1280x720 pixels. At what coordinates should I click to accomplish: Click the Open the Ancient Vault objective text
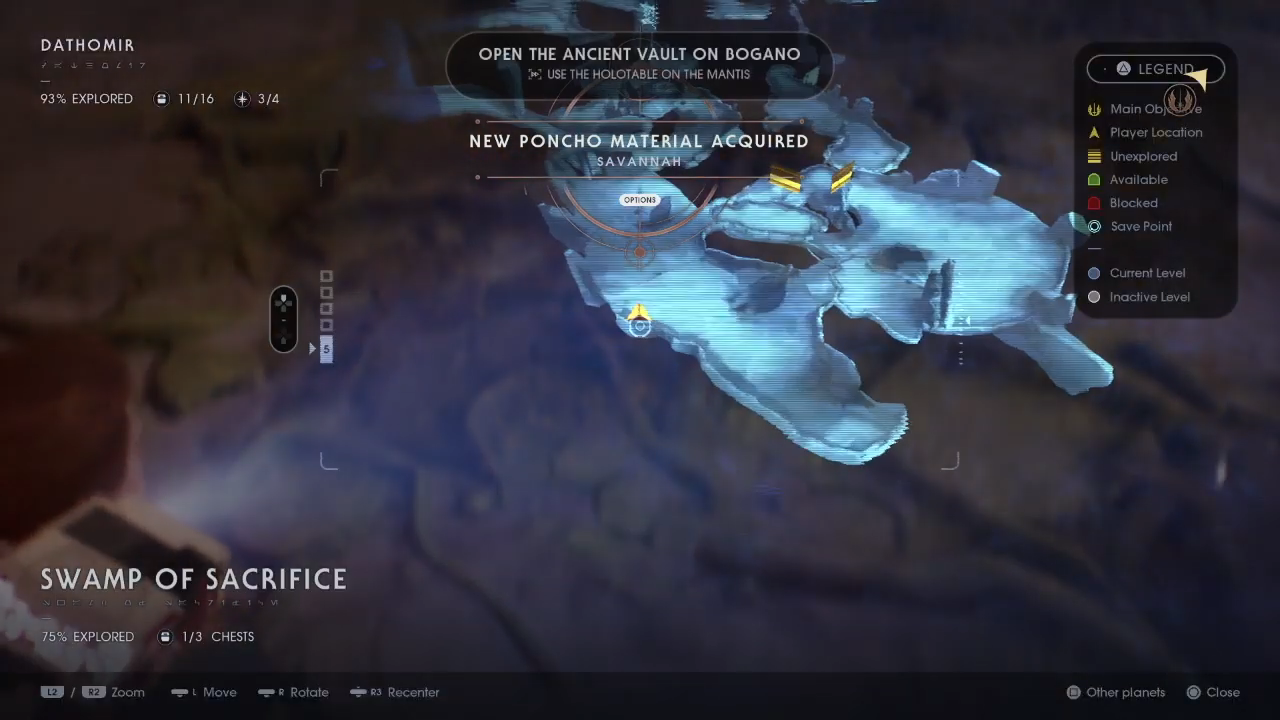(x=639, y=54)
